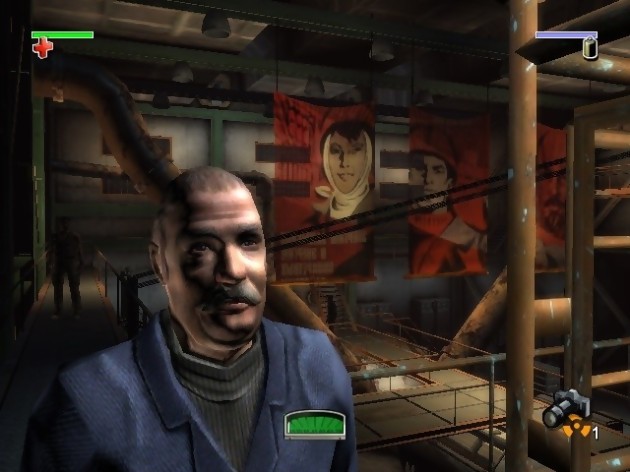The height and width of the screenshot is (472, 630).
Task: Click the red cross health icon
Action: coord(42,48)
